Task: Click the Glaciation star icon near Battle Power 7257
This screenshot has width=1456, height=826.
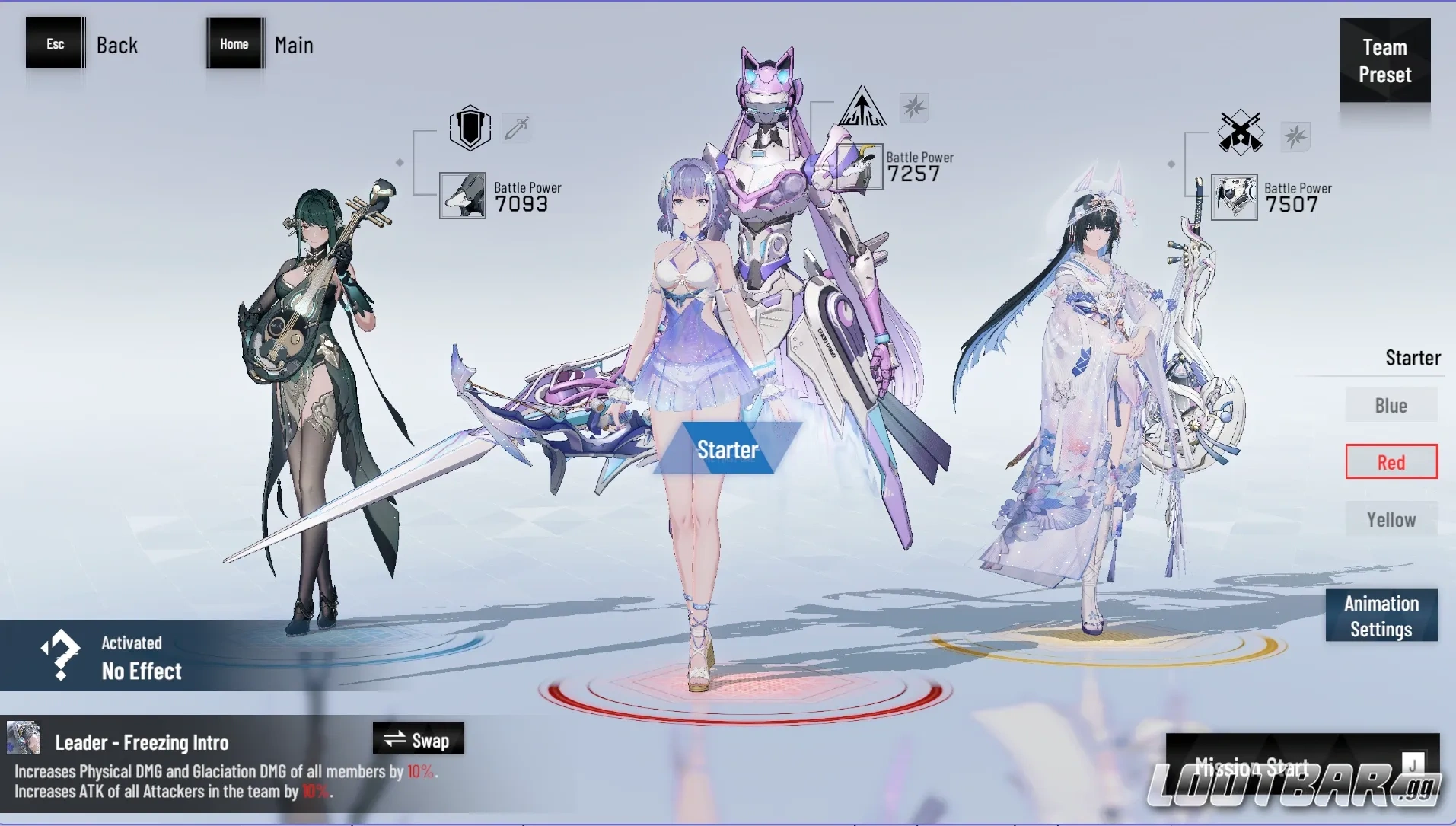Action: coord(916,108)
